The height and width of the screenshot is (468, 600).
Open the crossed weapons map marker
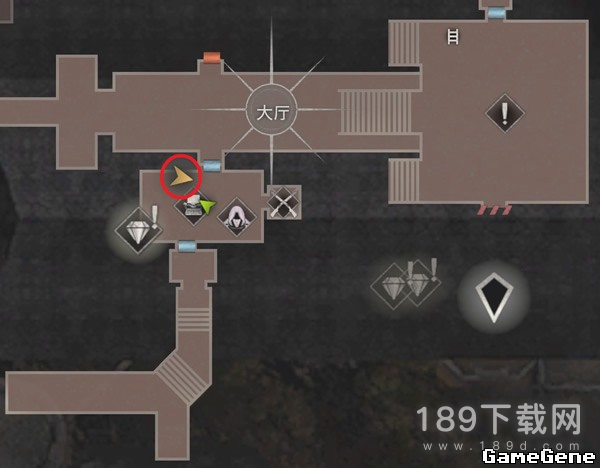(284, 203)
